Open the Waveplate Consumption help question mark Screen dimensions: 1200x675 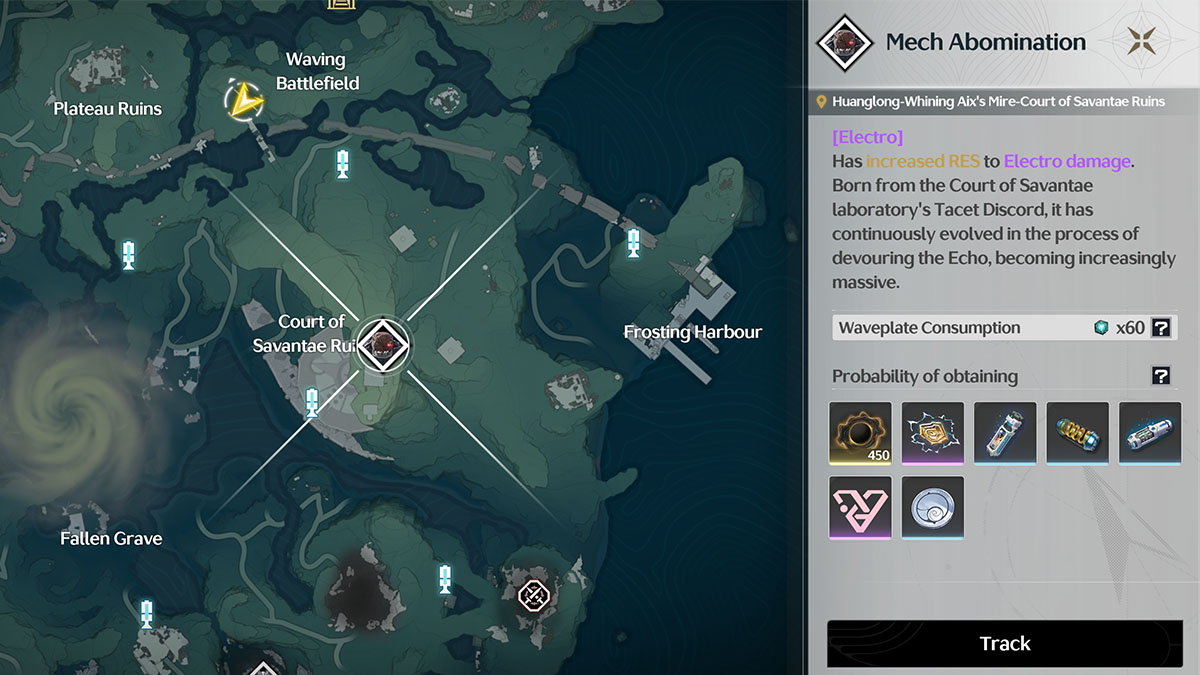tap(1160, 327)
